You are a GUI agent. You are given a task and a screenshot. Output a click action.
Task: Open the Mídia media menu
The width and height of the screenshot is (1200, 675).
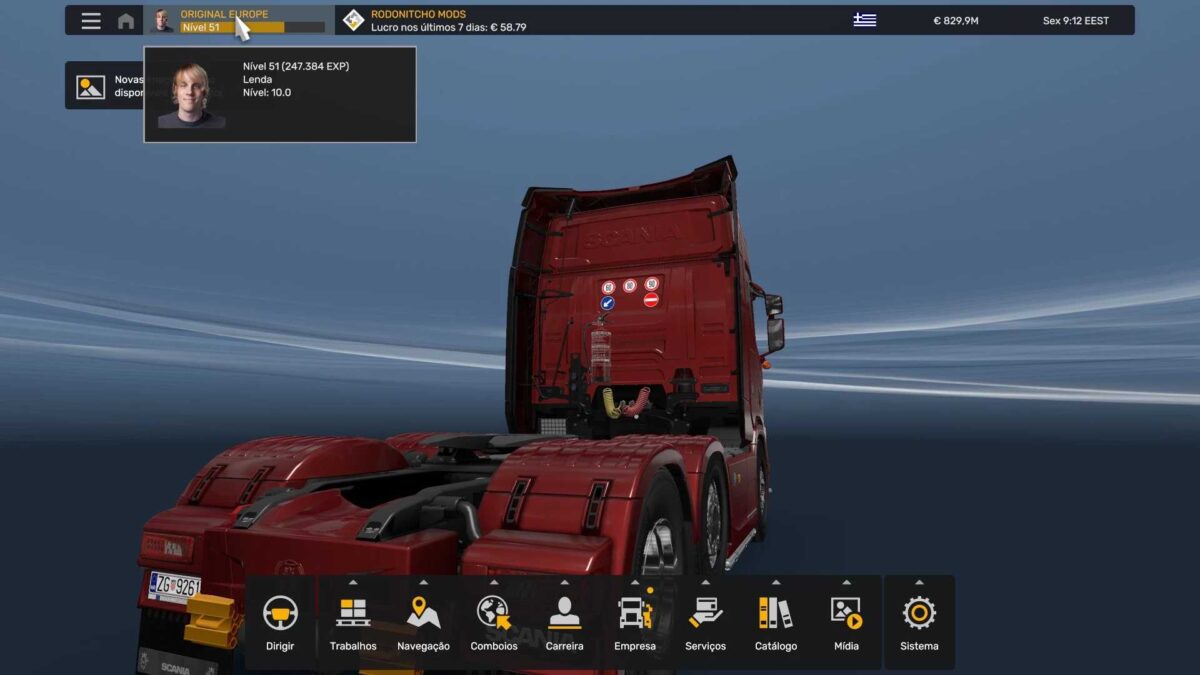click(x=846, y=622)
